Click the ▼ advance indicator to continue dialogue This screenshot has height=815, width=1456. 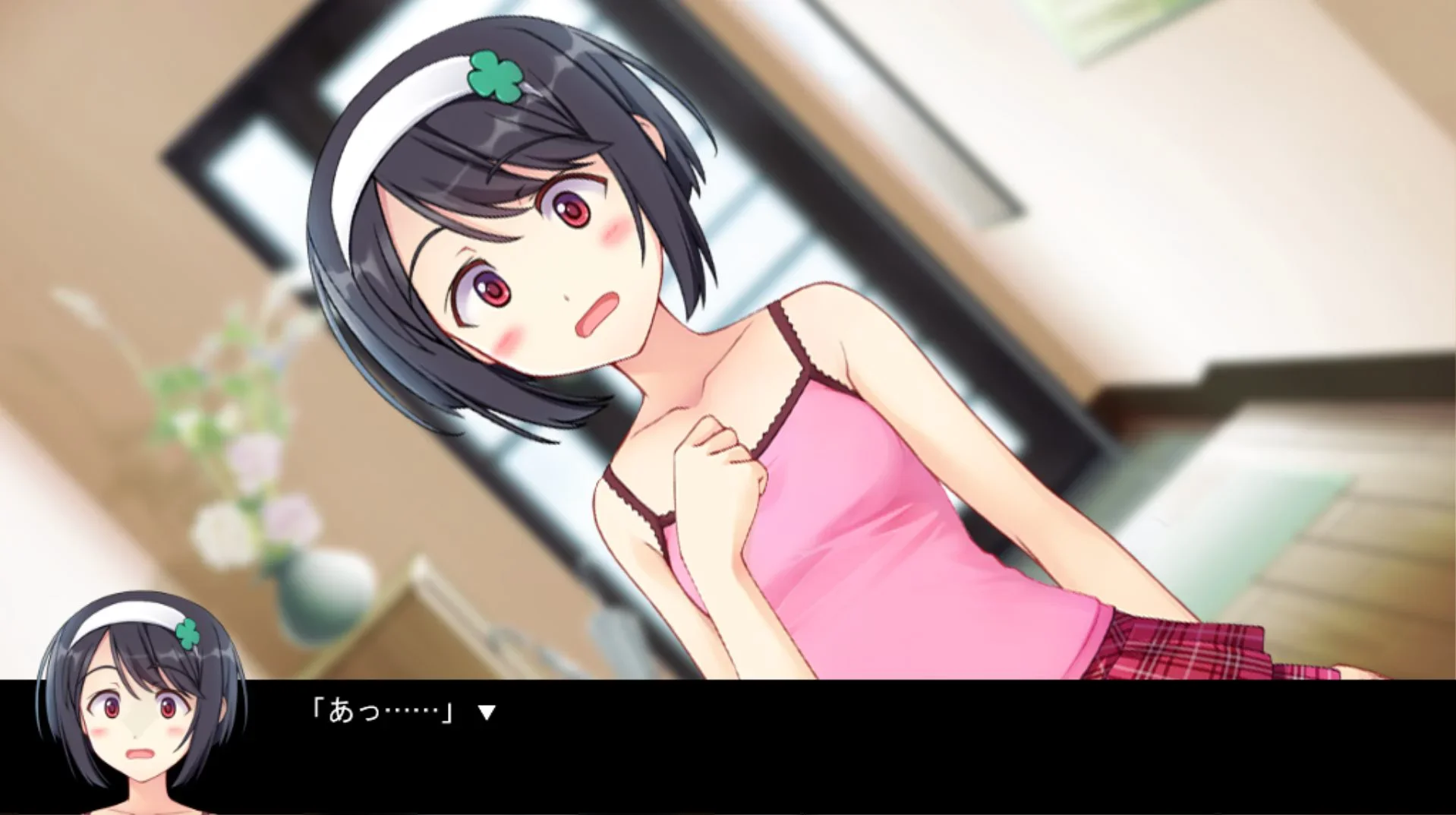487,712
